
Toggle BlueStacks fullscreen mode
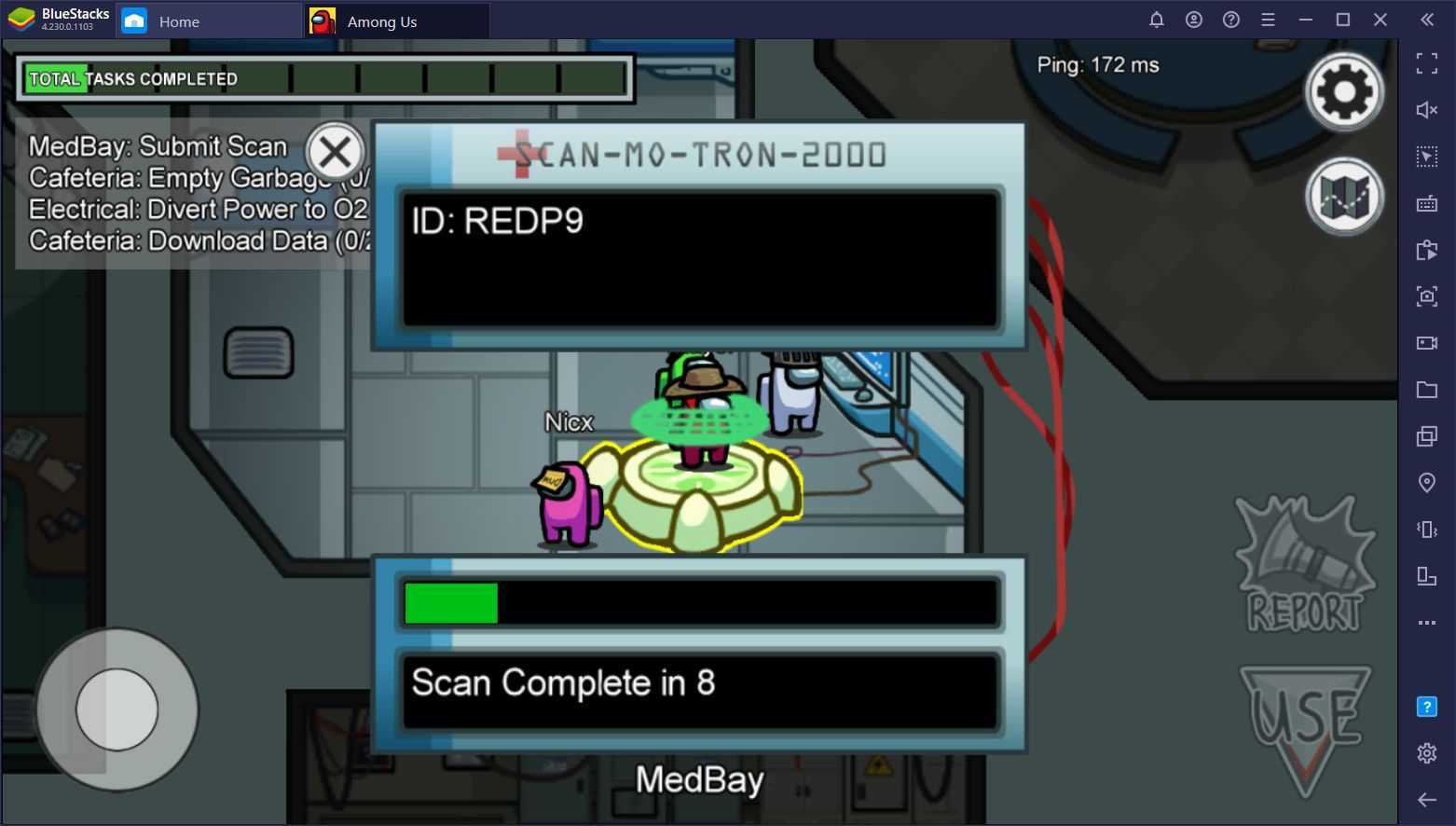point(1426,63)
